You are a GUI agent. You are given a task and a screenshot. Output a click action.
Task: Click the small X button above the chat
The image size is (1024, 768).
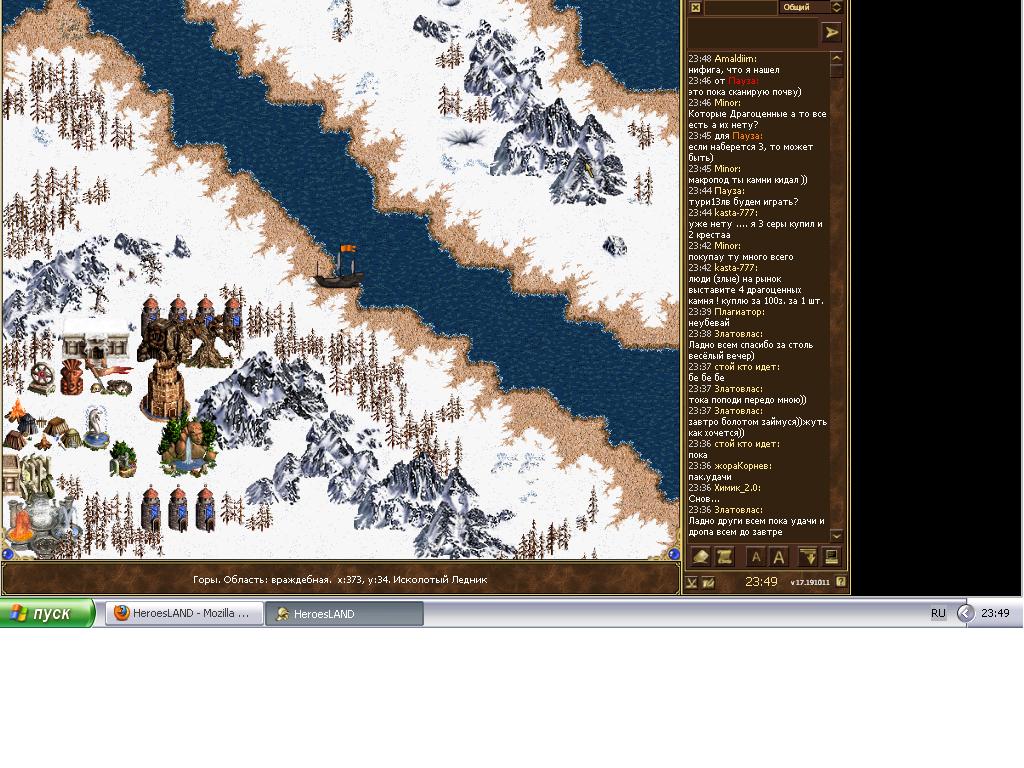695,7
